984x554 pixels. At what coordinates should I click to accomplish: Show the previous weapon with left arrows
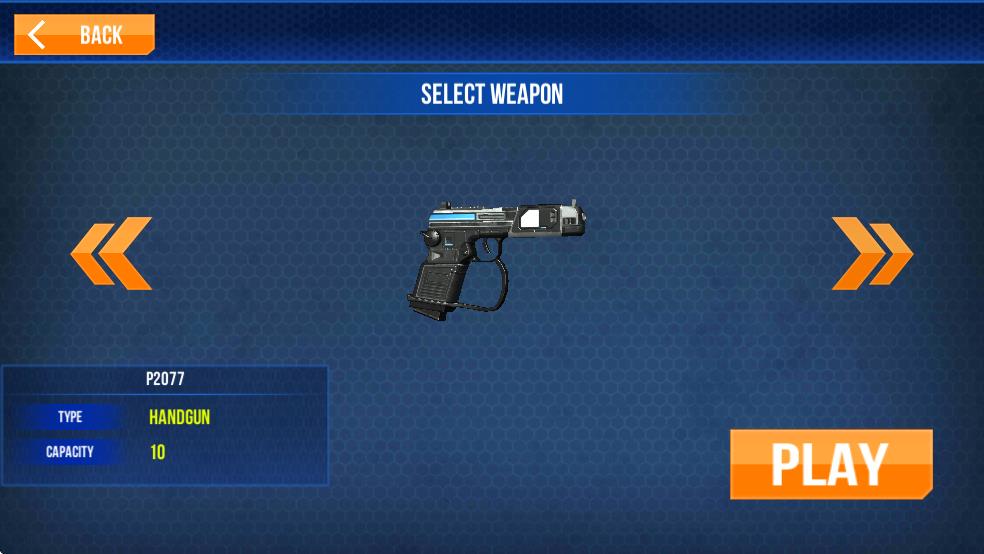(x=111, y=254)
